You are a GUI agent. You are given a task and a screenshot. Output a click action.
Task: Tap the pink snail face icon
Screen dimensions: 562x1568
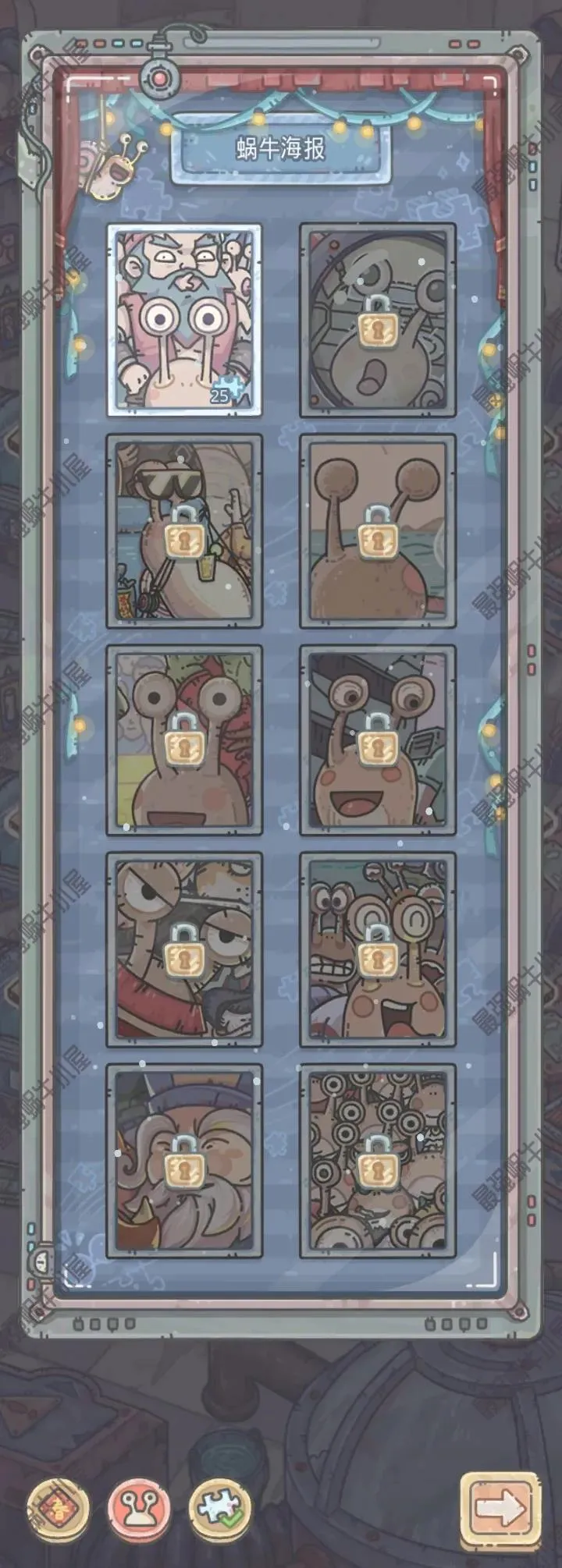(139, 1508)
